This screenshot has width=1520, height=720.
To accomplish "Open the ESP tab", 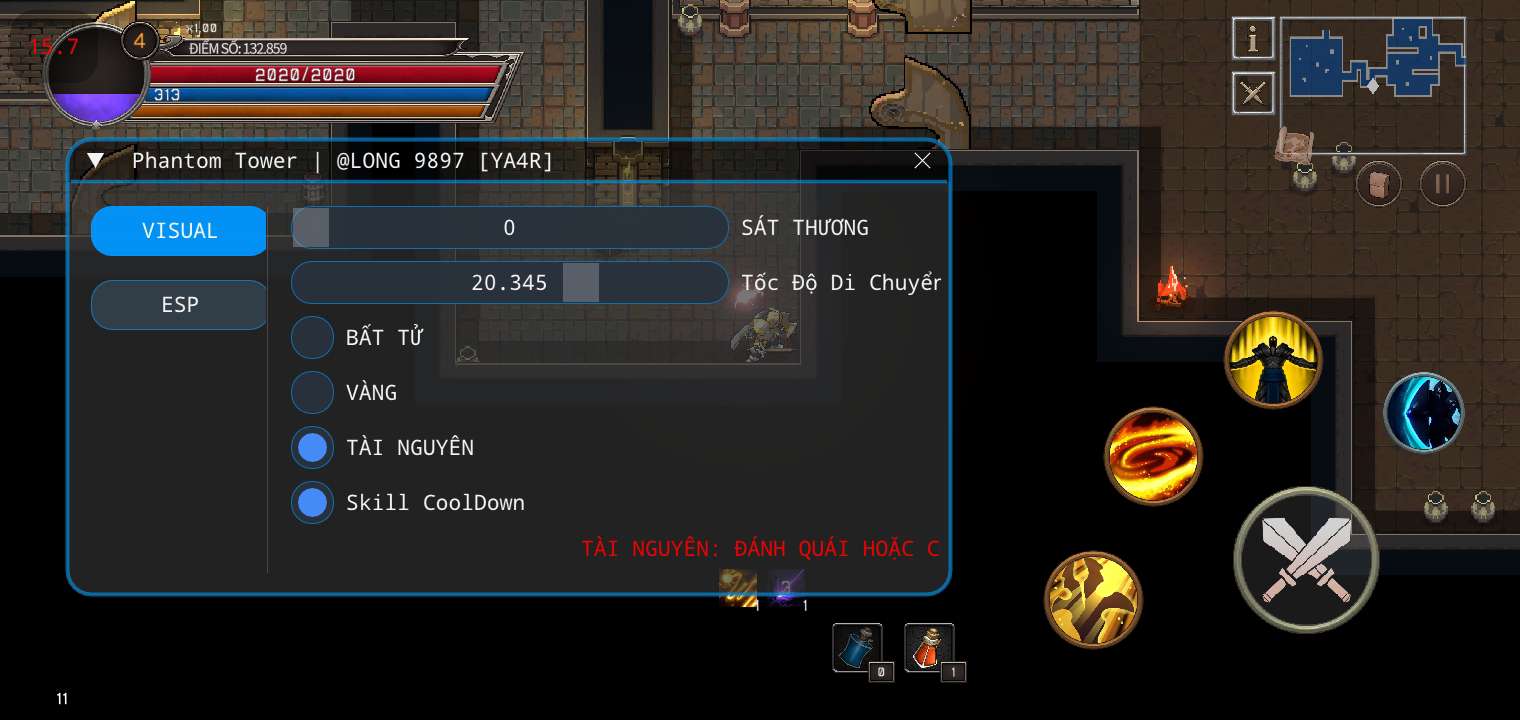I will pos(179,305).
